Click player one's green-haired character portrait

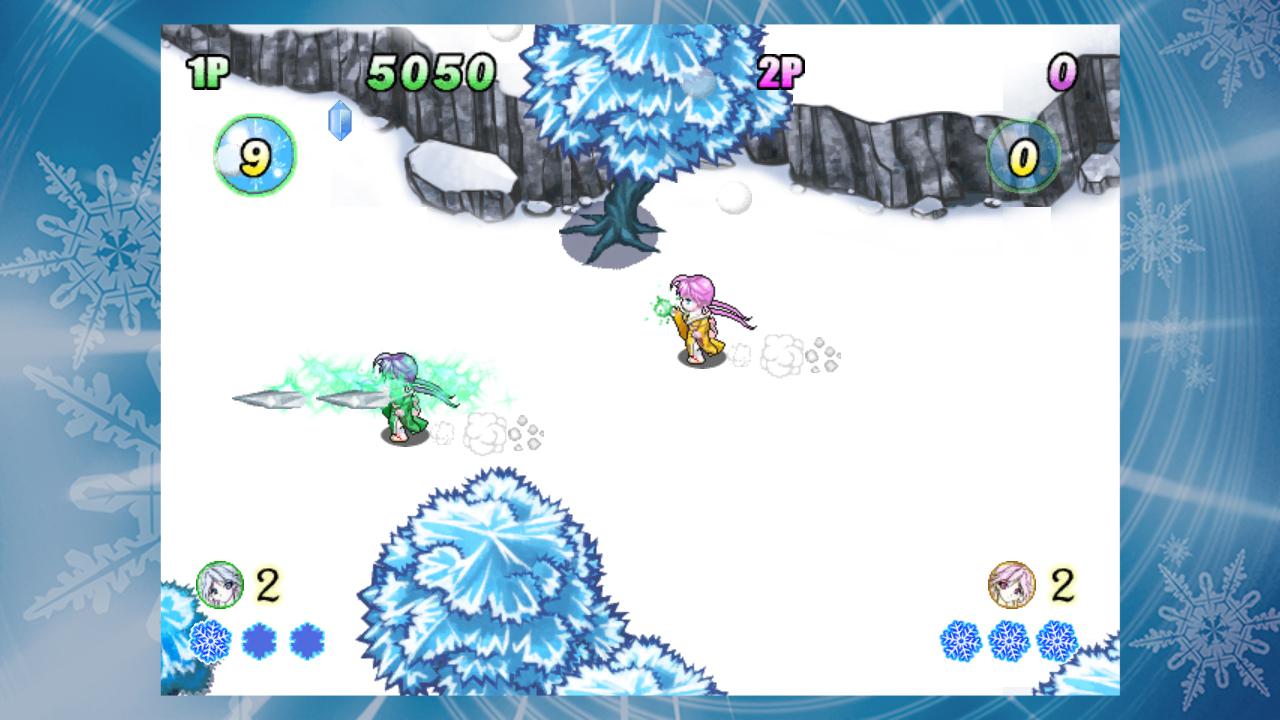coord(220,585)
